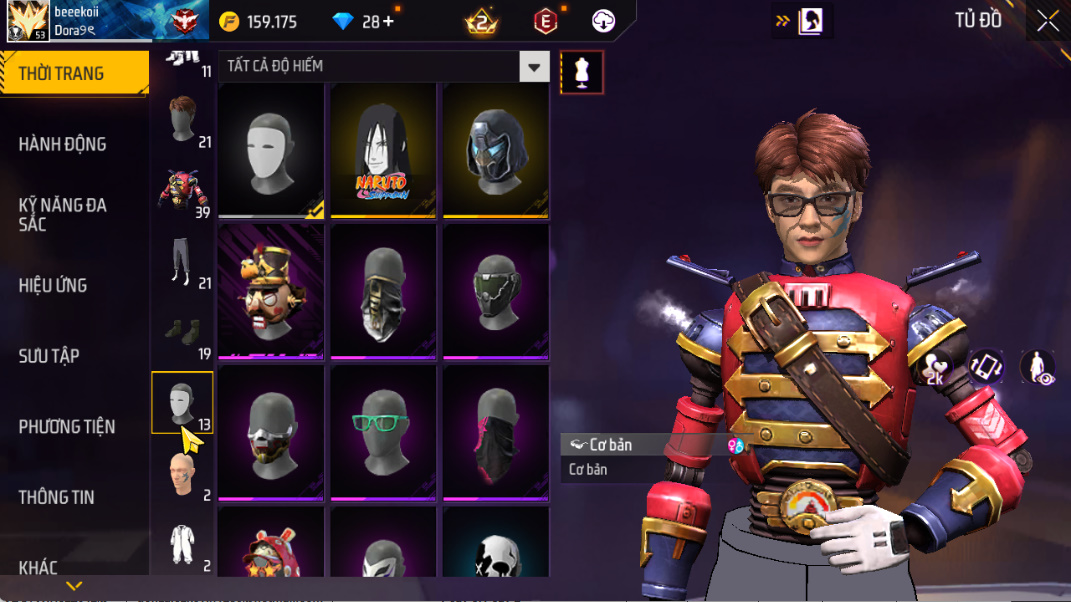
Task: Toggle character visibility eye icon
Action: [1039, 367]
